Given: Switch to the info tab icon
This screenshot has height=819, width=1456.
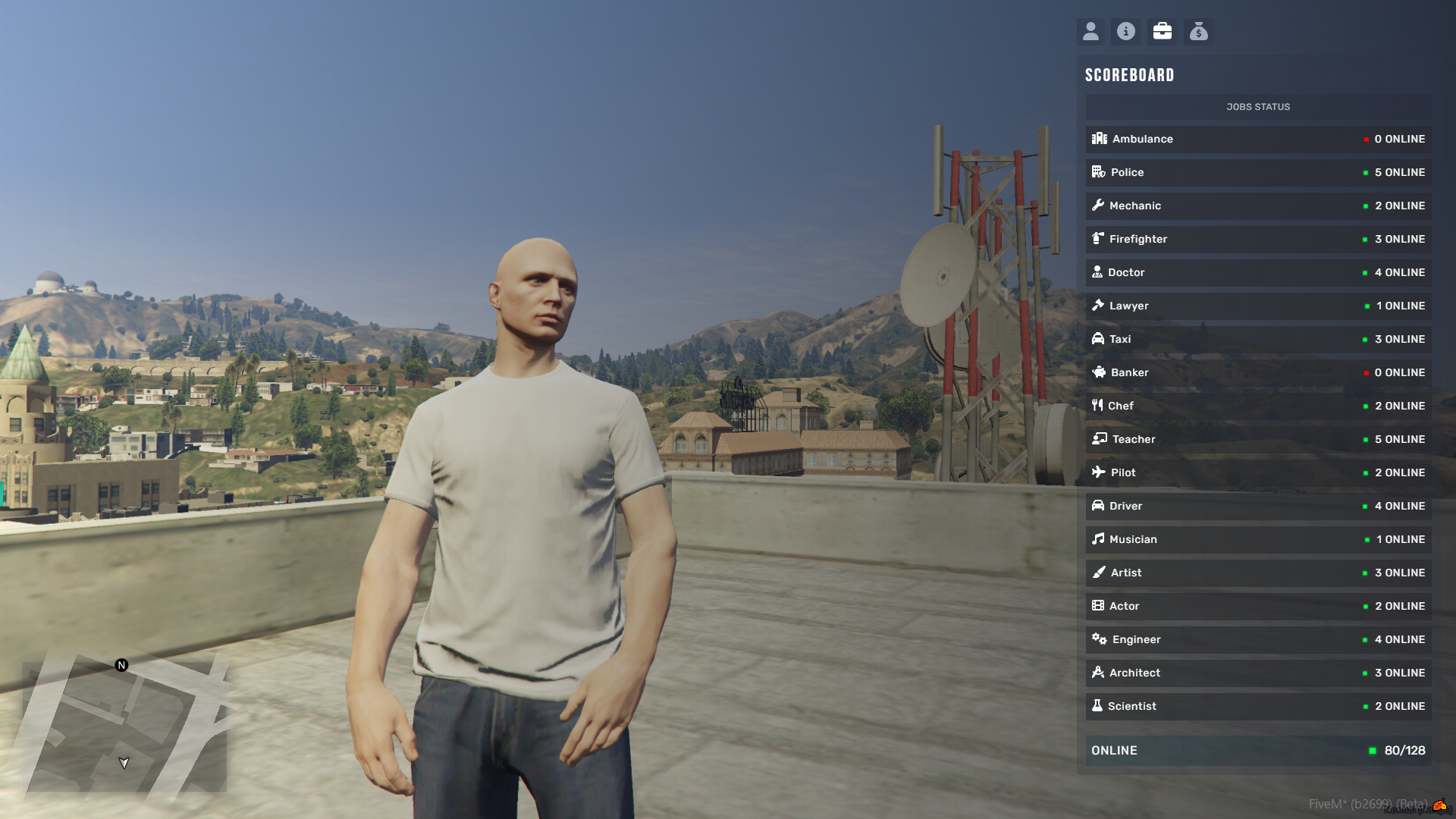Looking at the screenshot, I should (x=1126, y=31).
